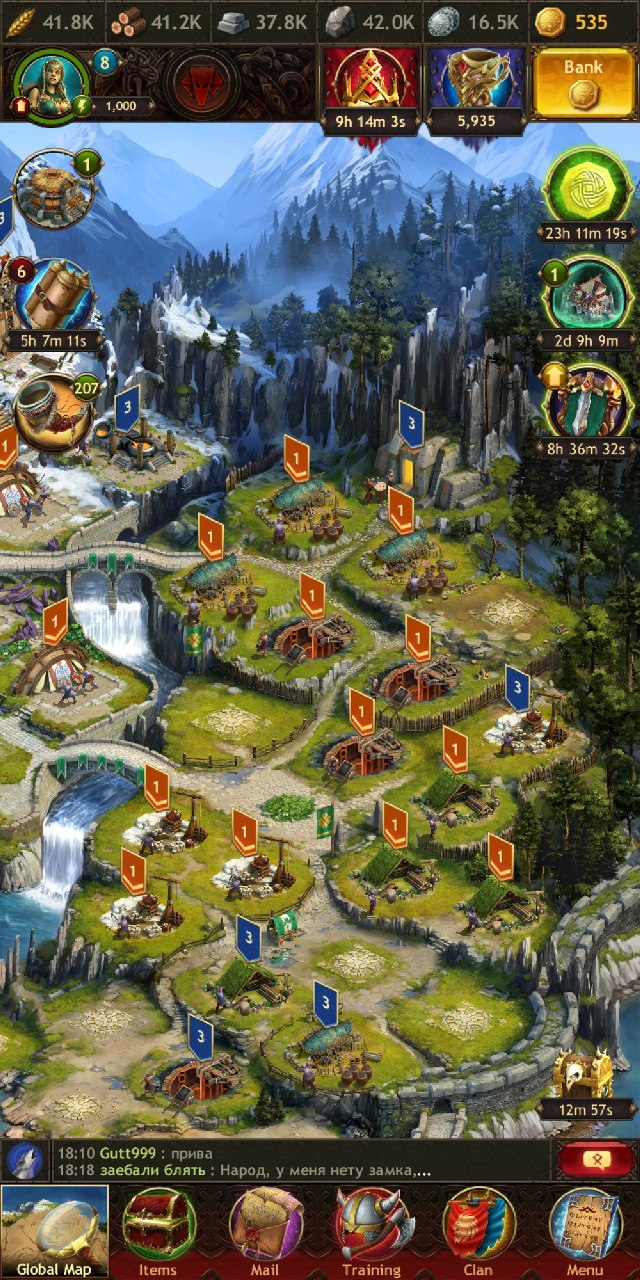Open the sword and shield boost icon
640x1280 pixels.
587,404
